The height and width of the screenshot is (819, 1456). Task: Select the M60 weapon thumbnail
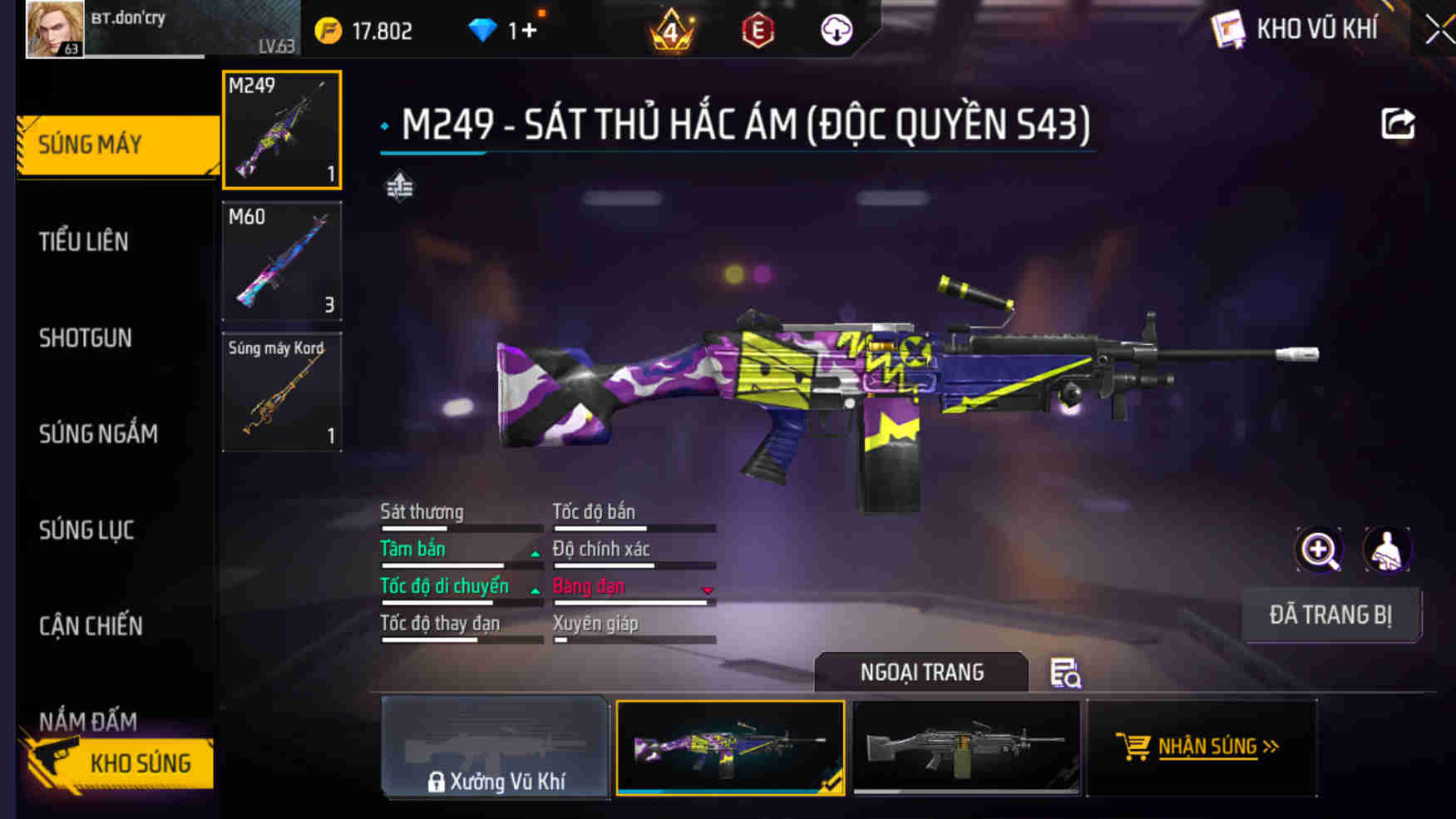coord(282,261)
